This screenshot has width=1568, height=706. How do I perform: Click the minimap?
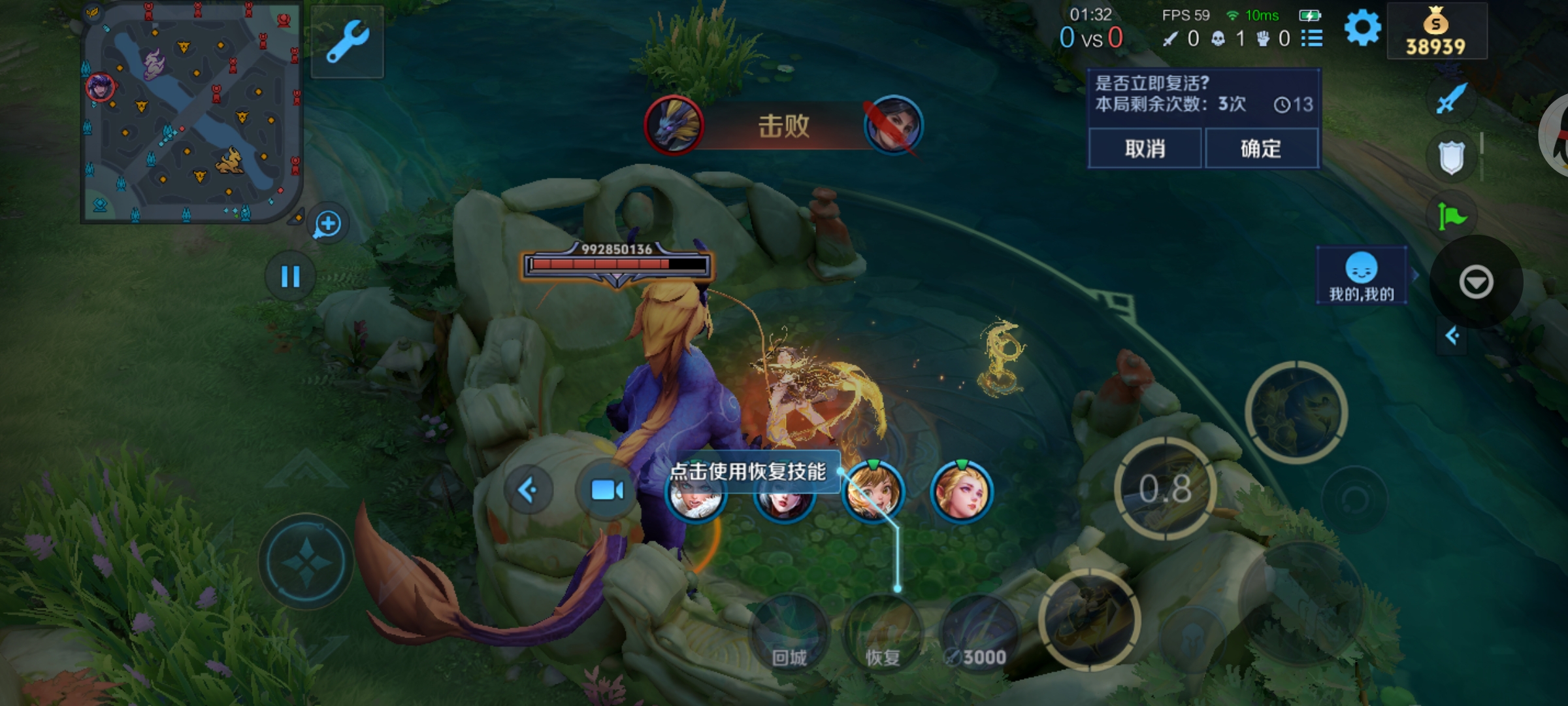pos(191,112)
